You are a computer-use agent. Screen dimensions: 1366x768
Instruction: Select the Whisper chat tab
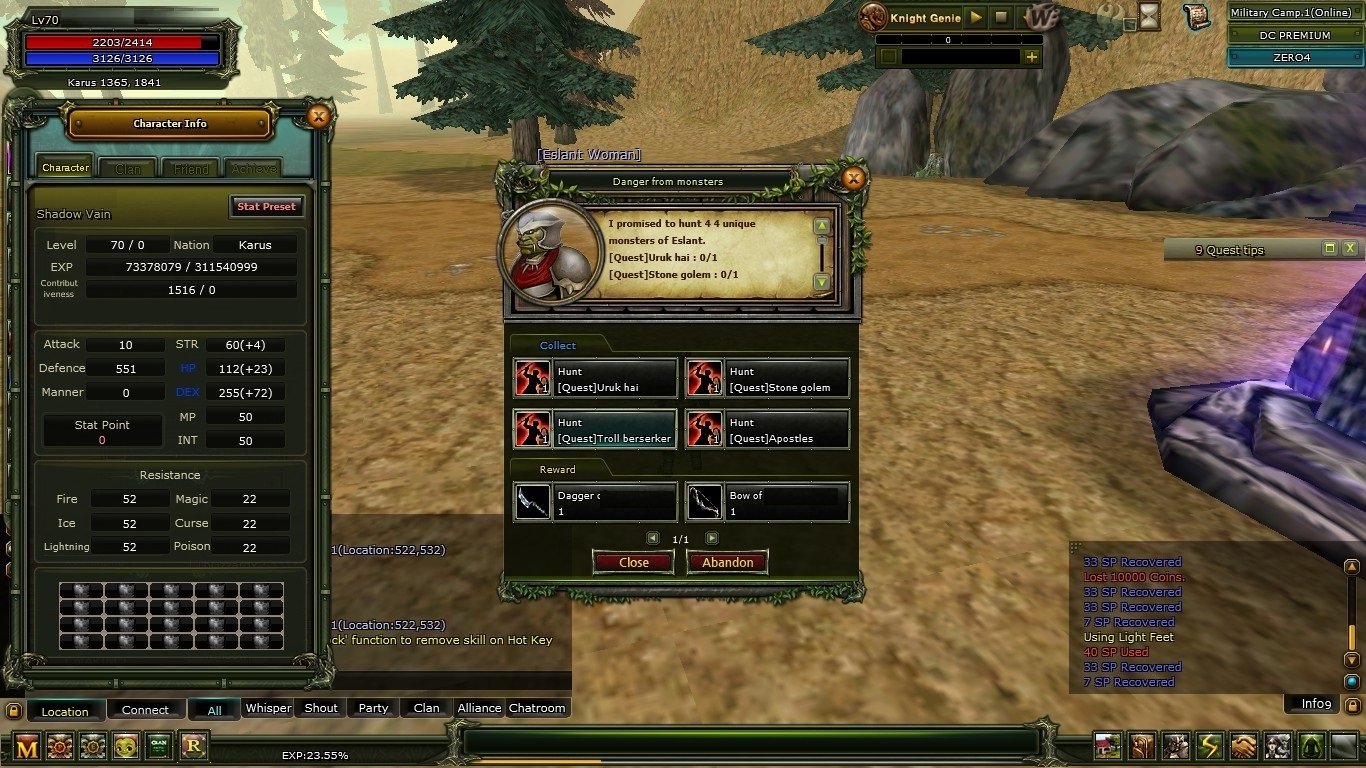[267, 708]
